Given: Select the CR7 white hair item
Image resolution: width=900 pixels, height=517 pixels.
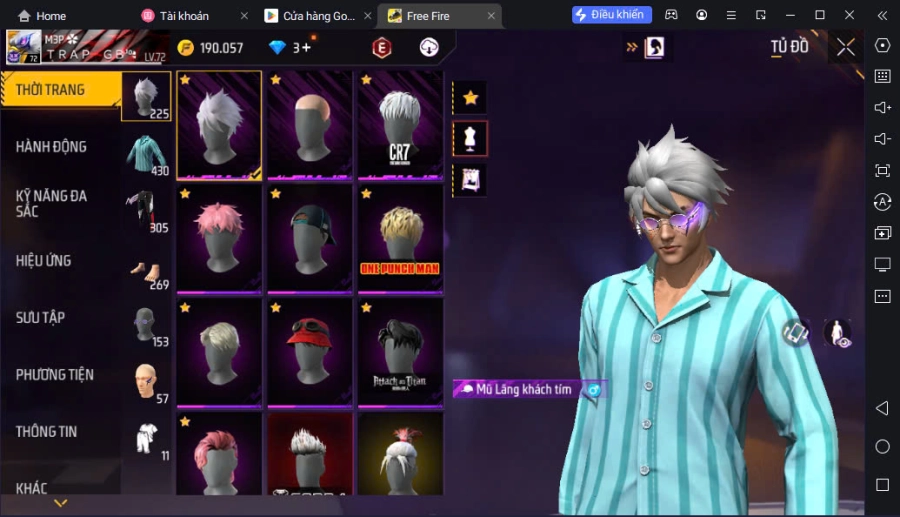Looking at the screenshot, I should click(400, 124).
